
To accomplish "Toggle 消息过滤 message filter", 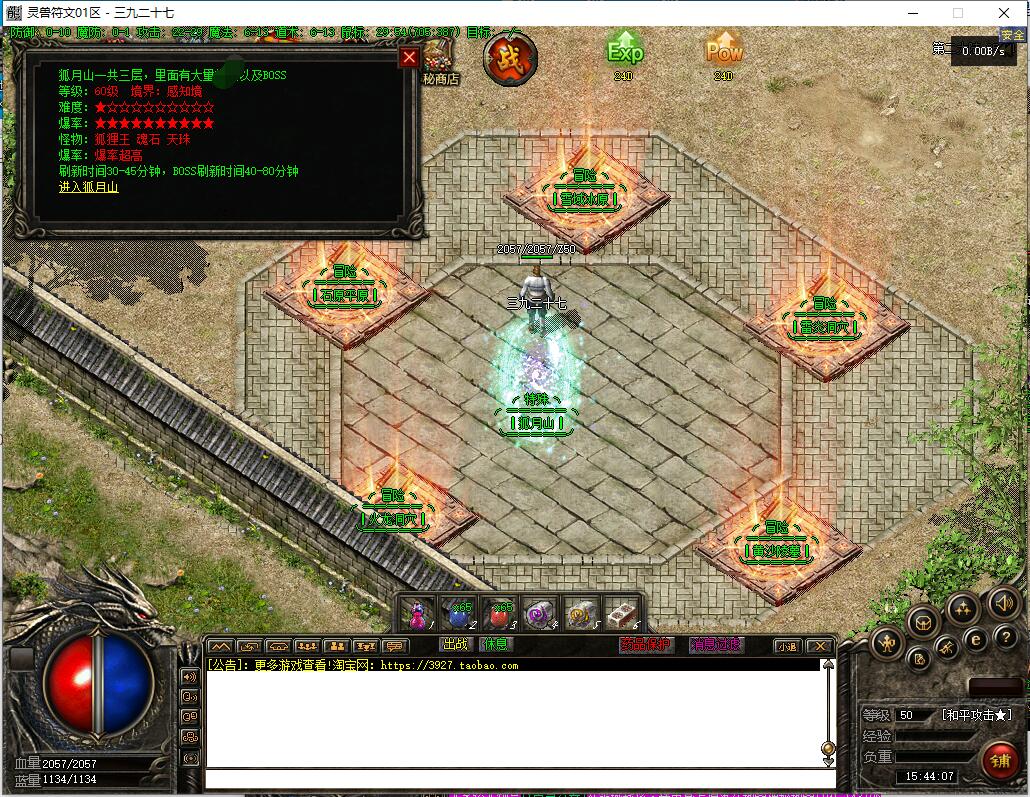I will (x=716, y=645).
